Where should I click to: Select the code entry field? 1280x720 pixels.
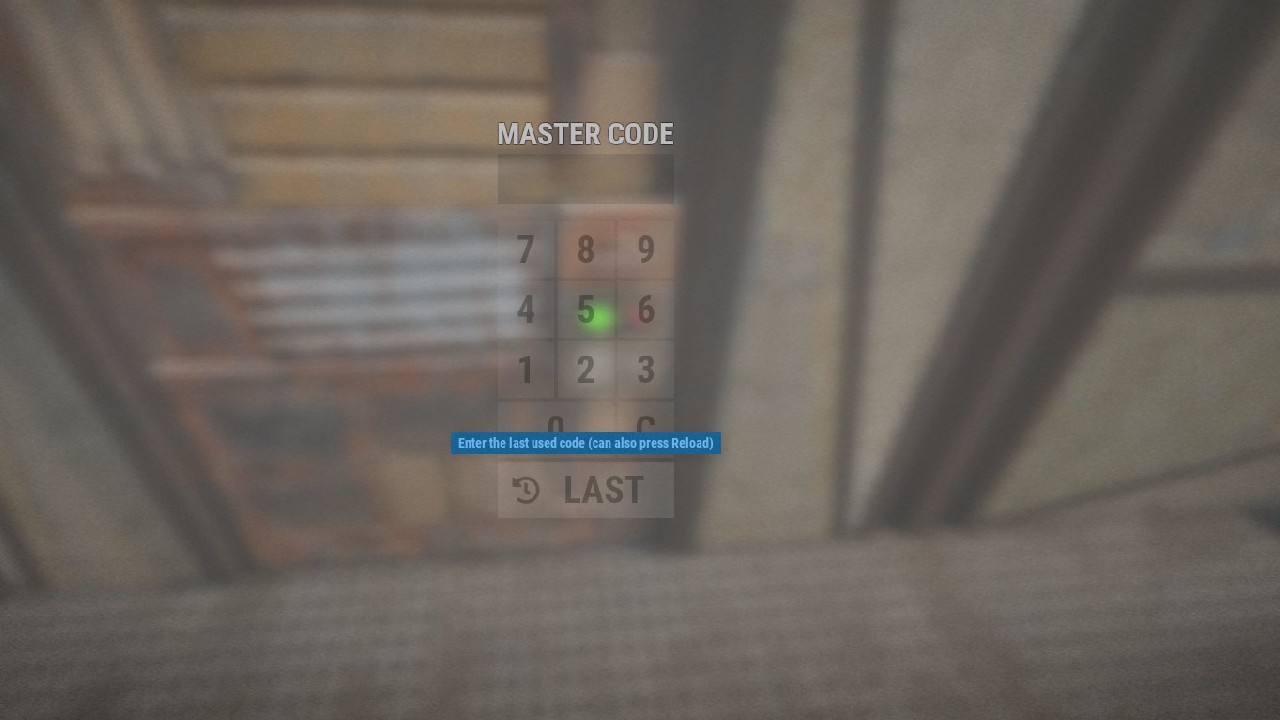tap(585, 177)
